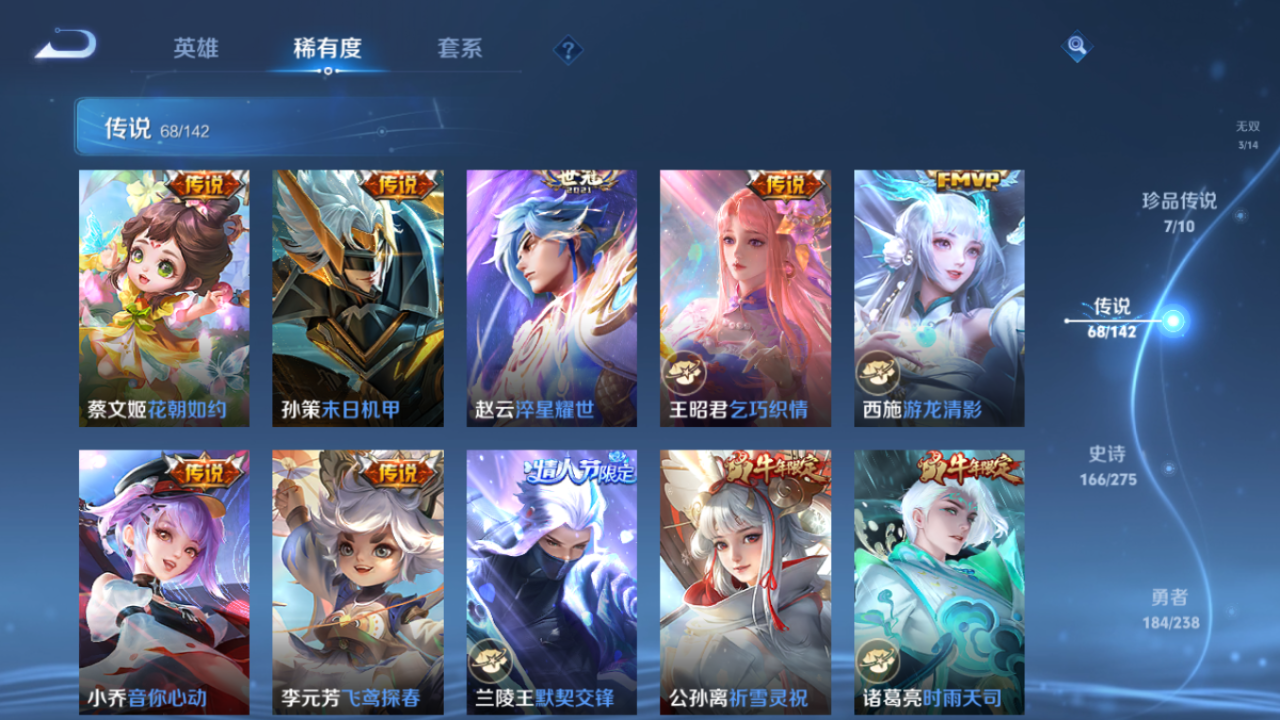
Task: Click the glowing node beside 传说 on timeline
Action: pos(1170,320)
